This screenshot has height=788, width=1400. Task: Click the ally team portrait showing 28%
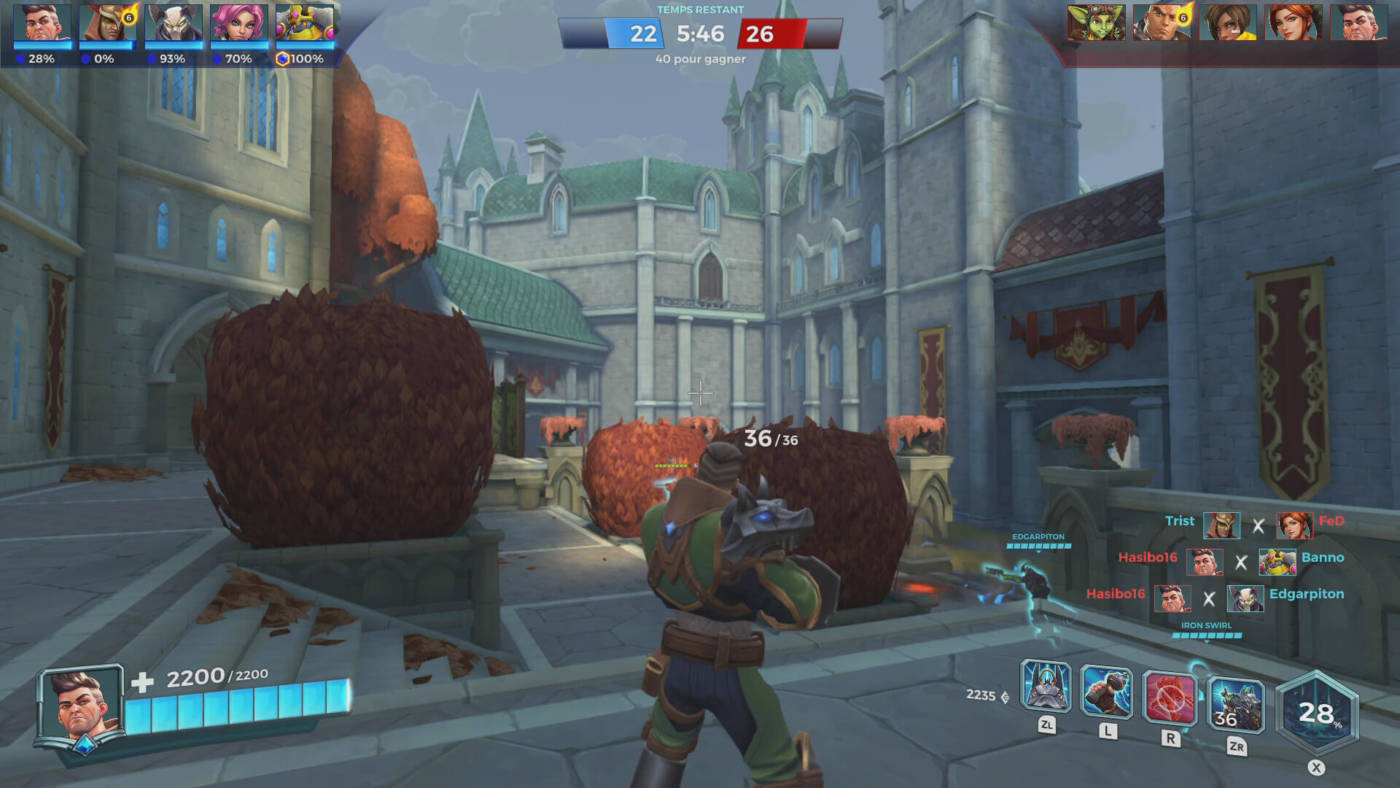[x=42, y=23]
